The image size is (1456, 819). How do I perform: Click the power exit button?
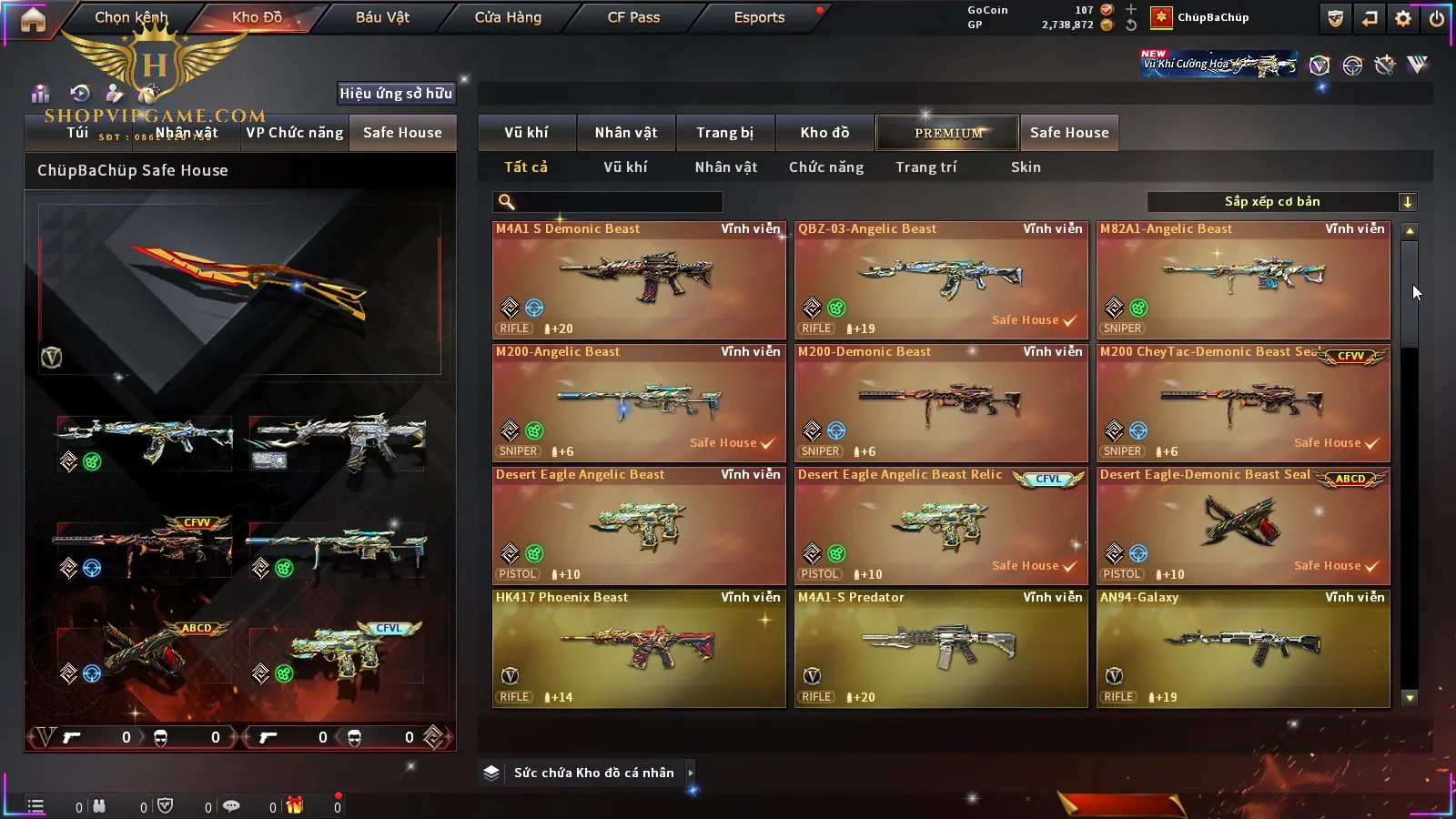(1437, 18)
